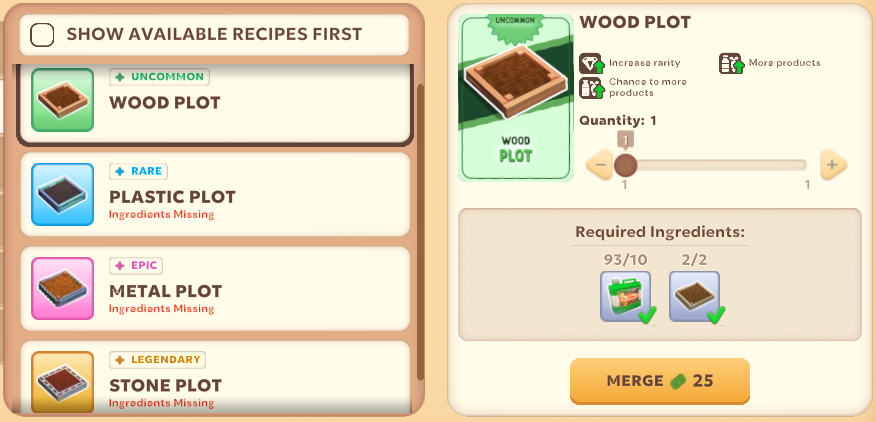Pick the Stone Plot recipe

pos(214,382)
